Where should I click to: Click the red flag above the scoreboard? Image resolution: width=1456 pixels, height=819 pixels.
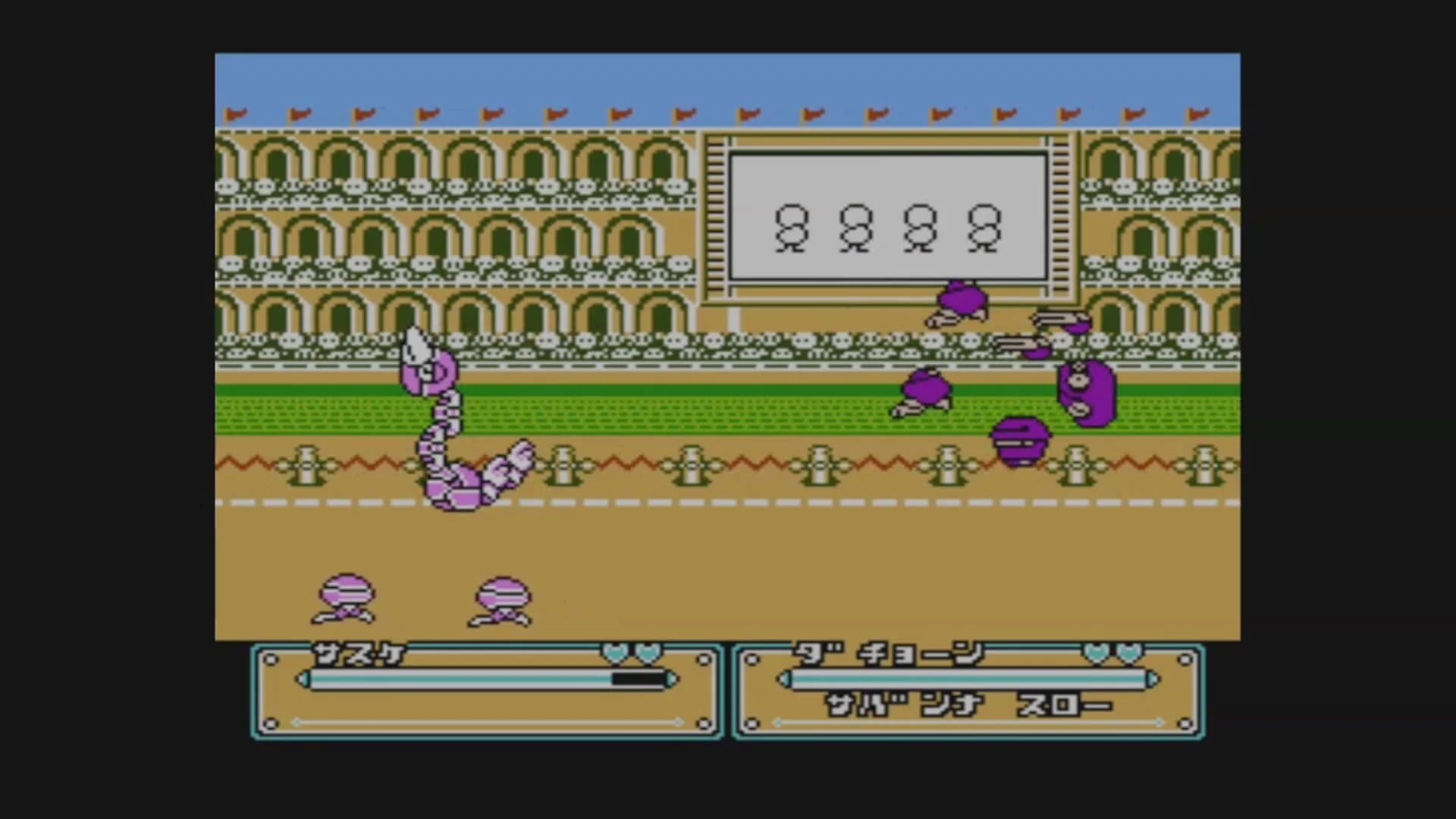point(876,114)
